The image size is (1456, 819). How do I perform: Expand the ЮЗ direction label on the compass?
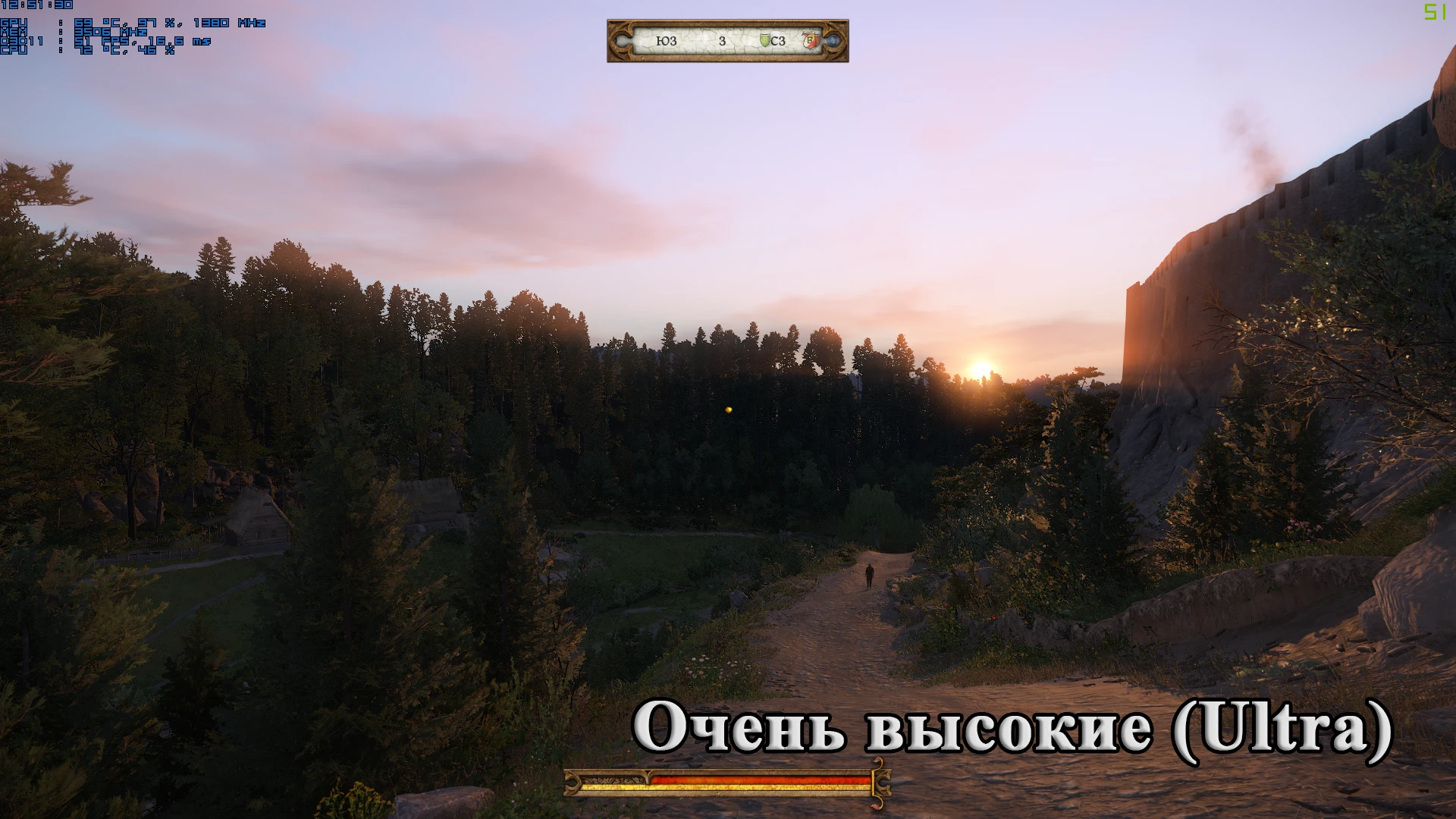coord(666,42)
